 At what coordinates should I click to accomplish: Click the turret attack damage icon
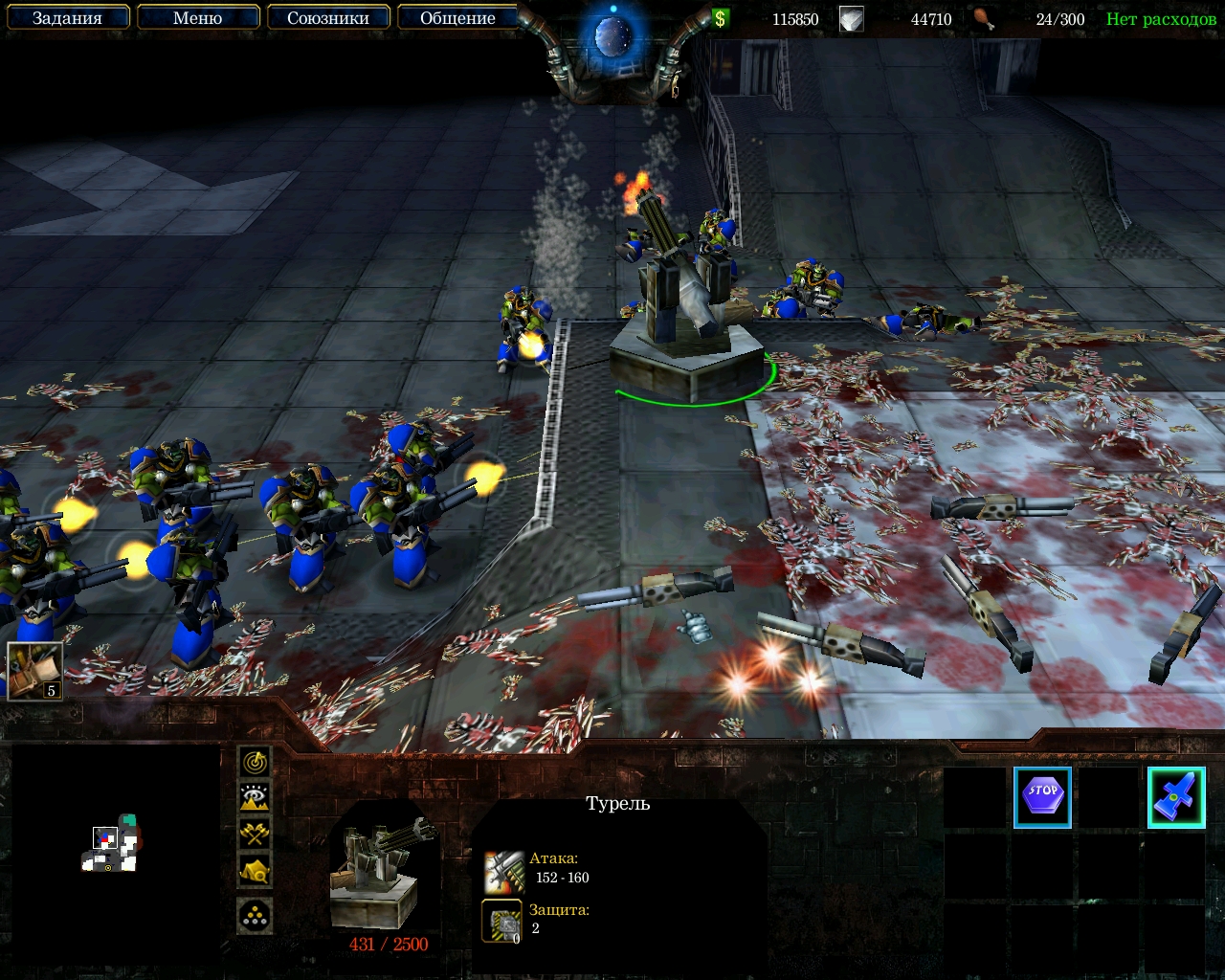503,871
